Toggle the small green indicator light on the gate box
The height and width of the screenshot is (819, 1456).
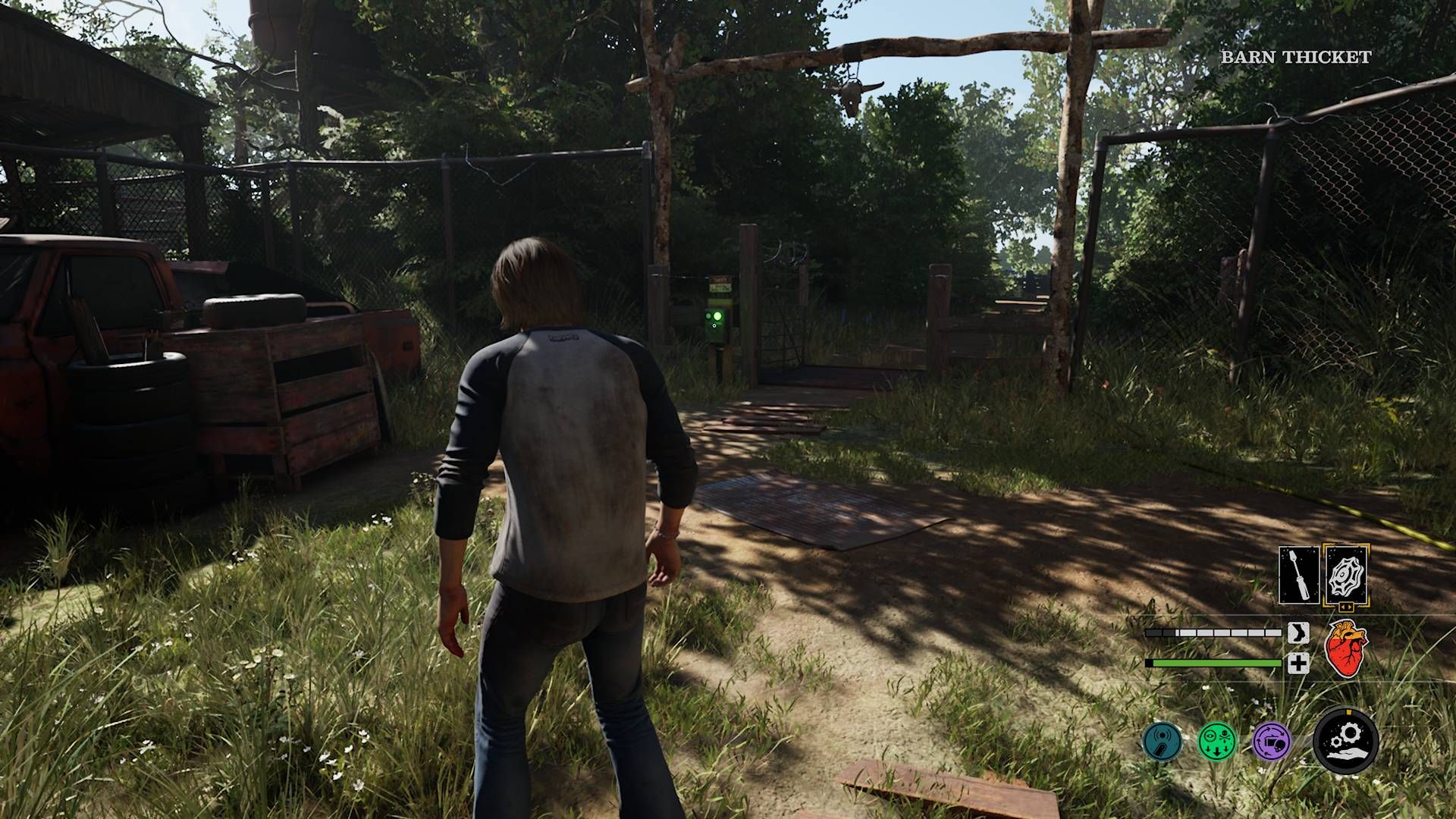click(708, 315)
